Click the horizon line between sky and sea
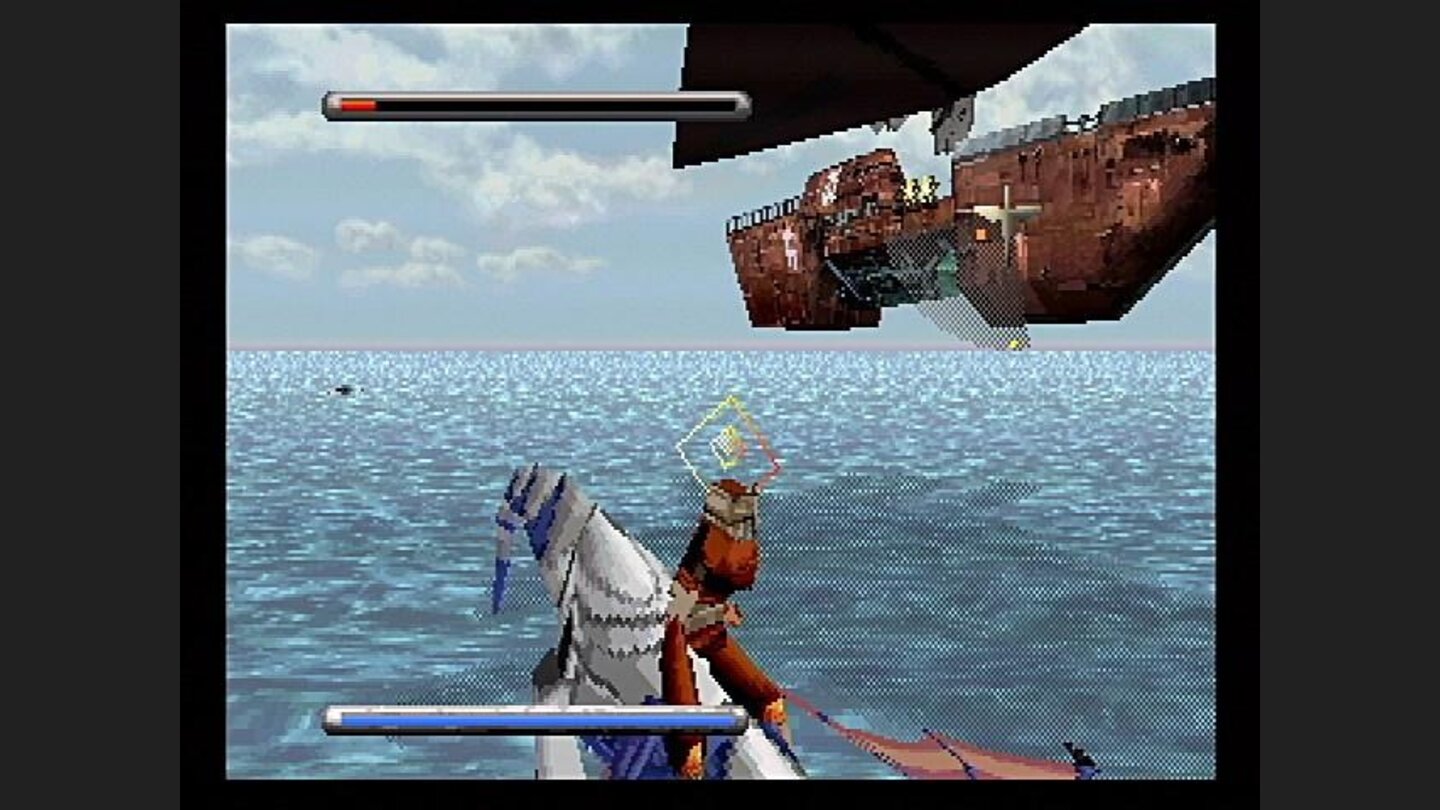 (x=450, y=346)
